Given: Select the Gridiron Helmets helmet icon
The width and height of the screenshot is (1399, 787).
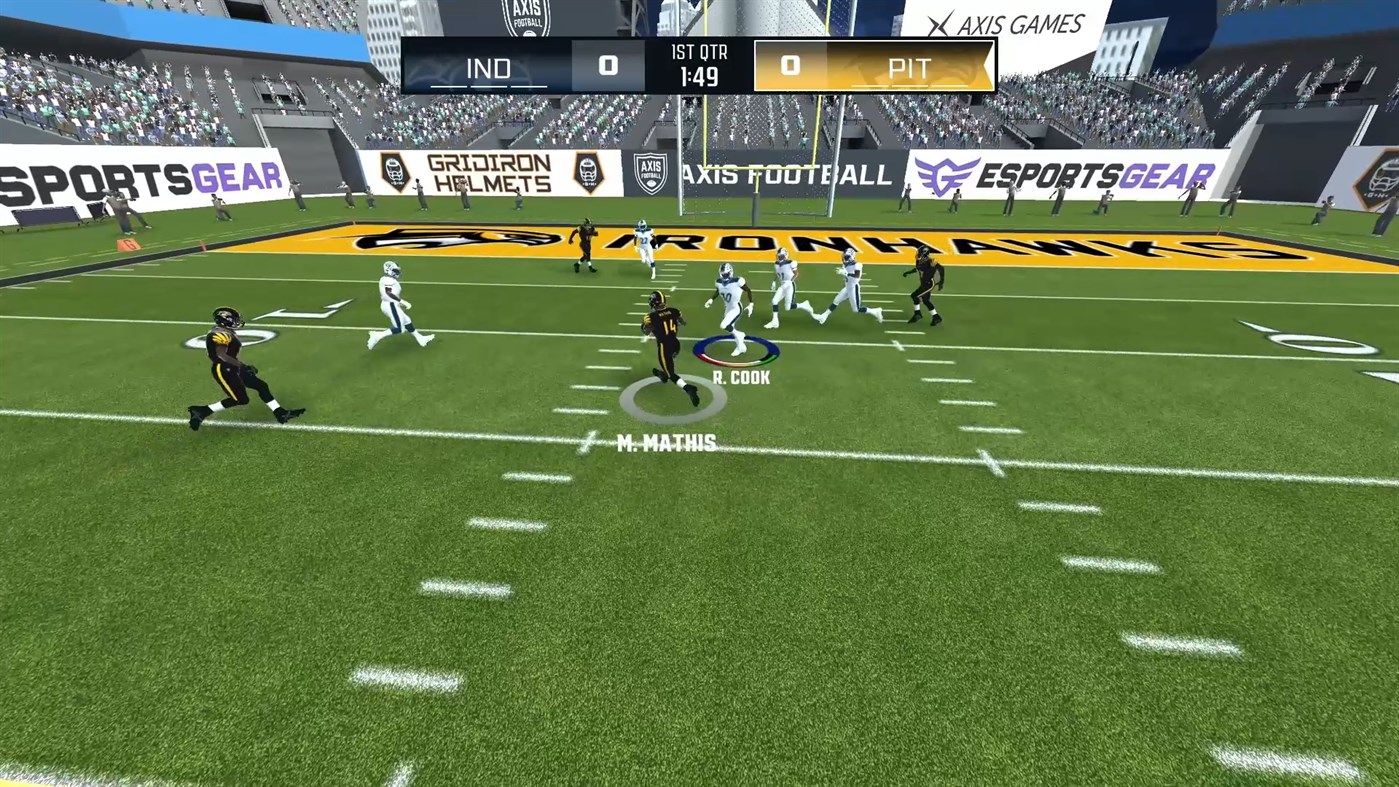Looking at the screenshot, I should 393,172.
